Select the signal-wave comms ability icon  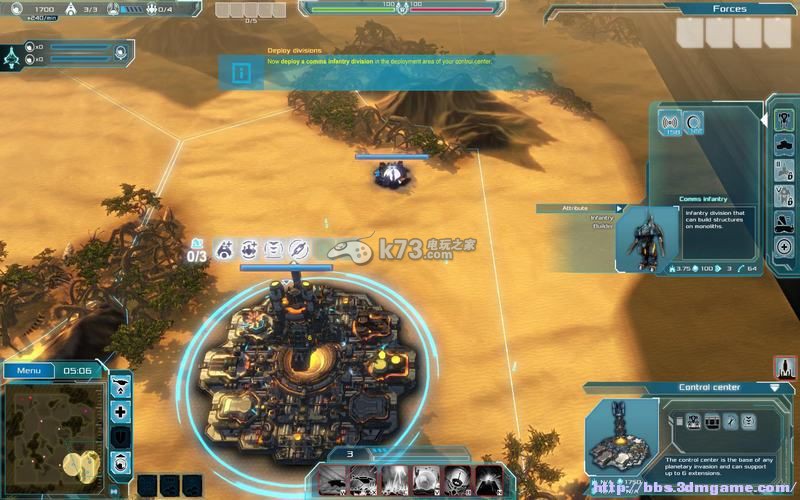pyautogui.click(x=670, y=123)
